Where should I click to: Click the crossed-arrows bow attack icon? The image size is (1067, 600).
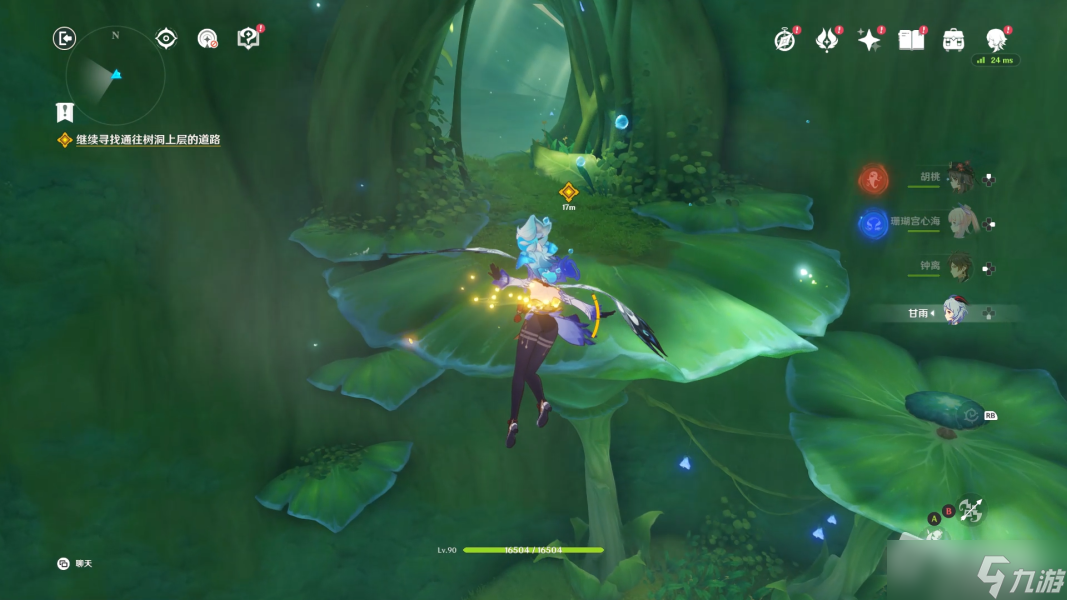point(969,510)
